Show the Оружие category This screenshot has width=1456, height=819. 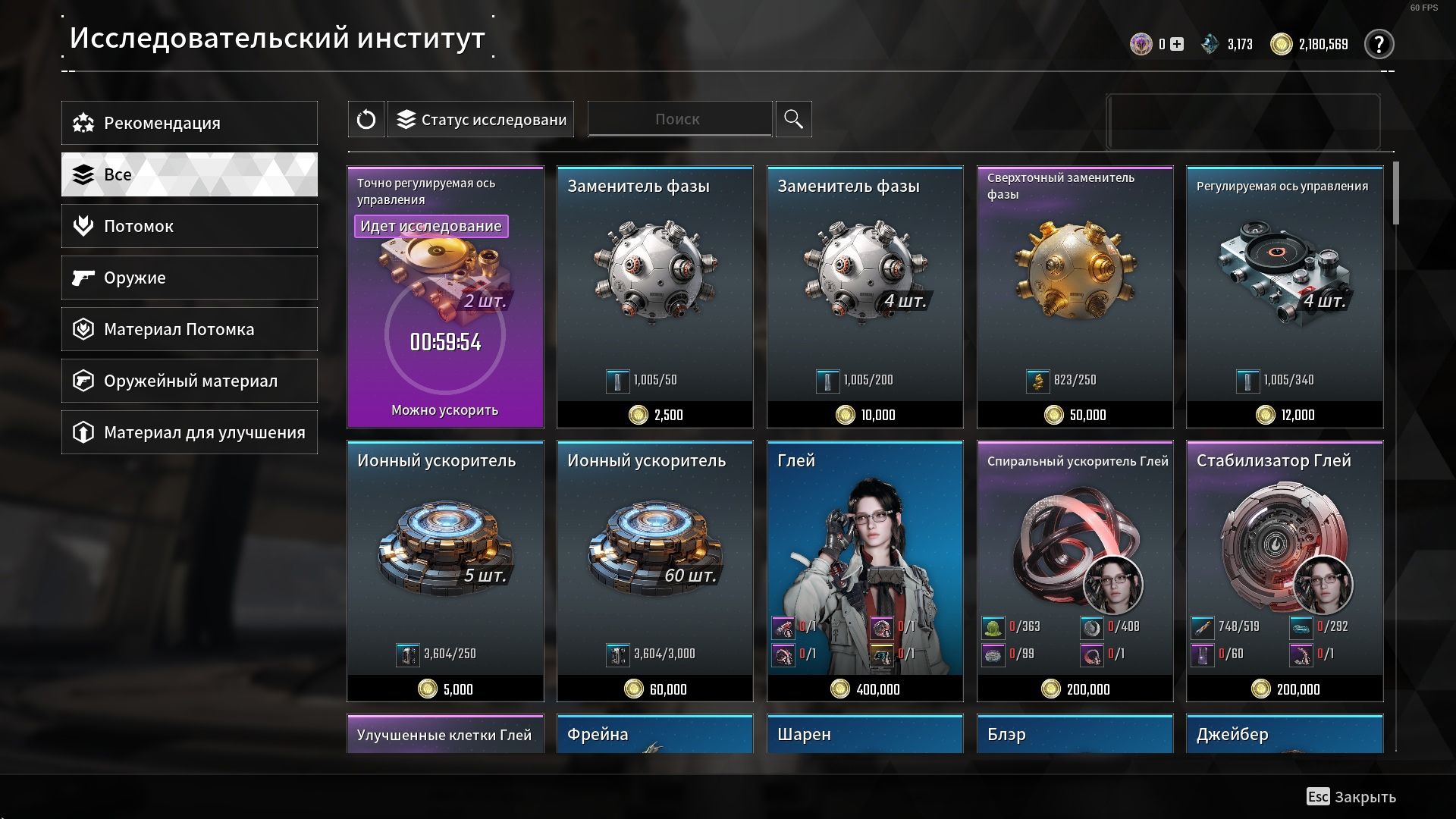point(190,278)
